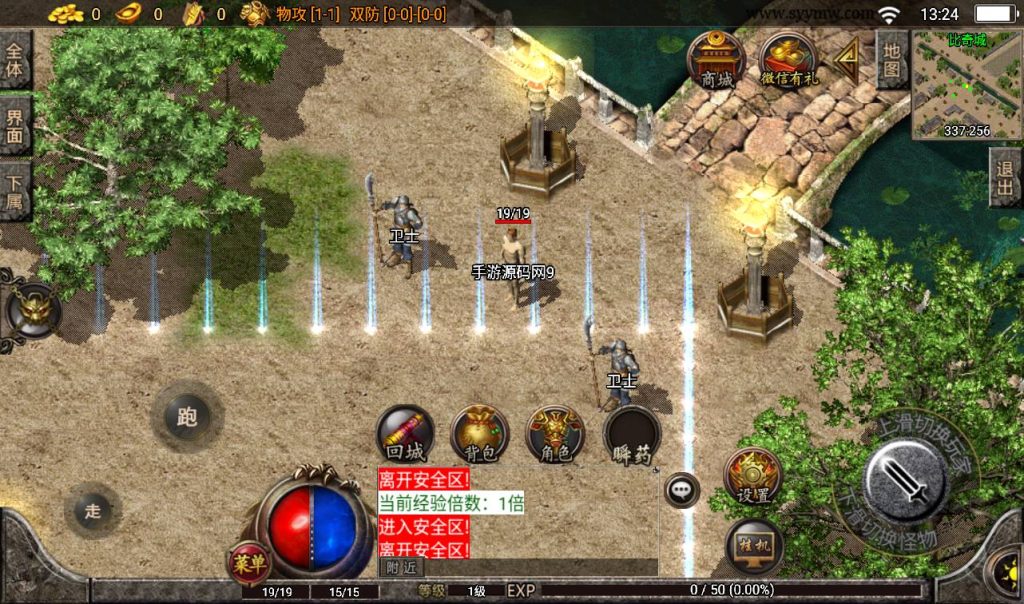Select the 界面 side tab
The image size is (1024, 604).
[x=15, y=125]
